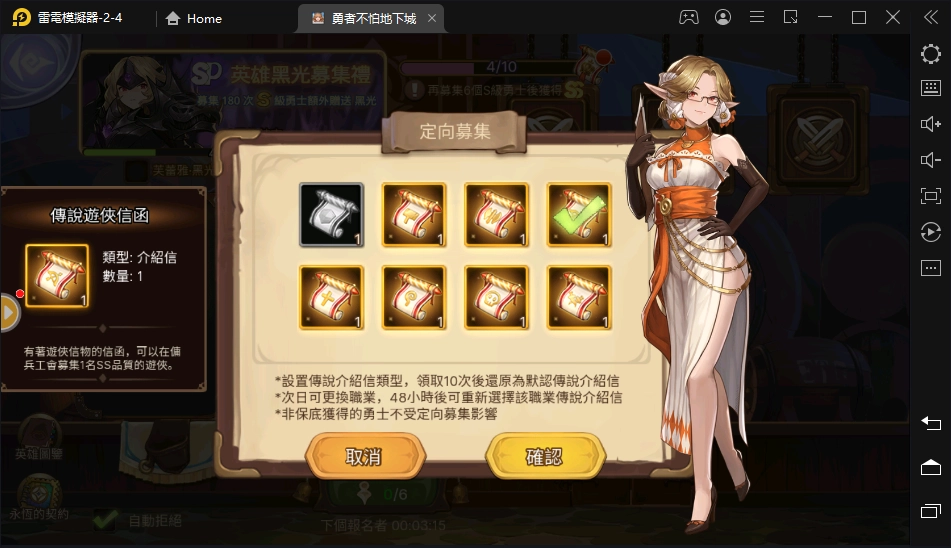Confirm the targeted recruitment with 確認
The height and width of the screenshot is (548, 951).
coord(544,457)
